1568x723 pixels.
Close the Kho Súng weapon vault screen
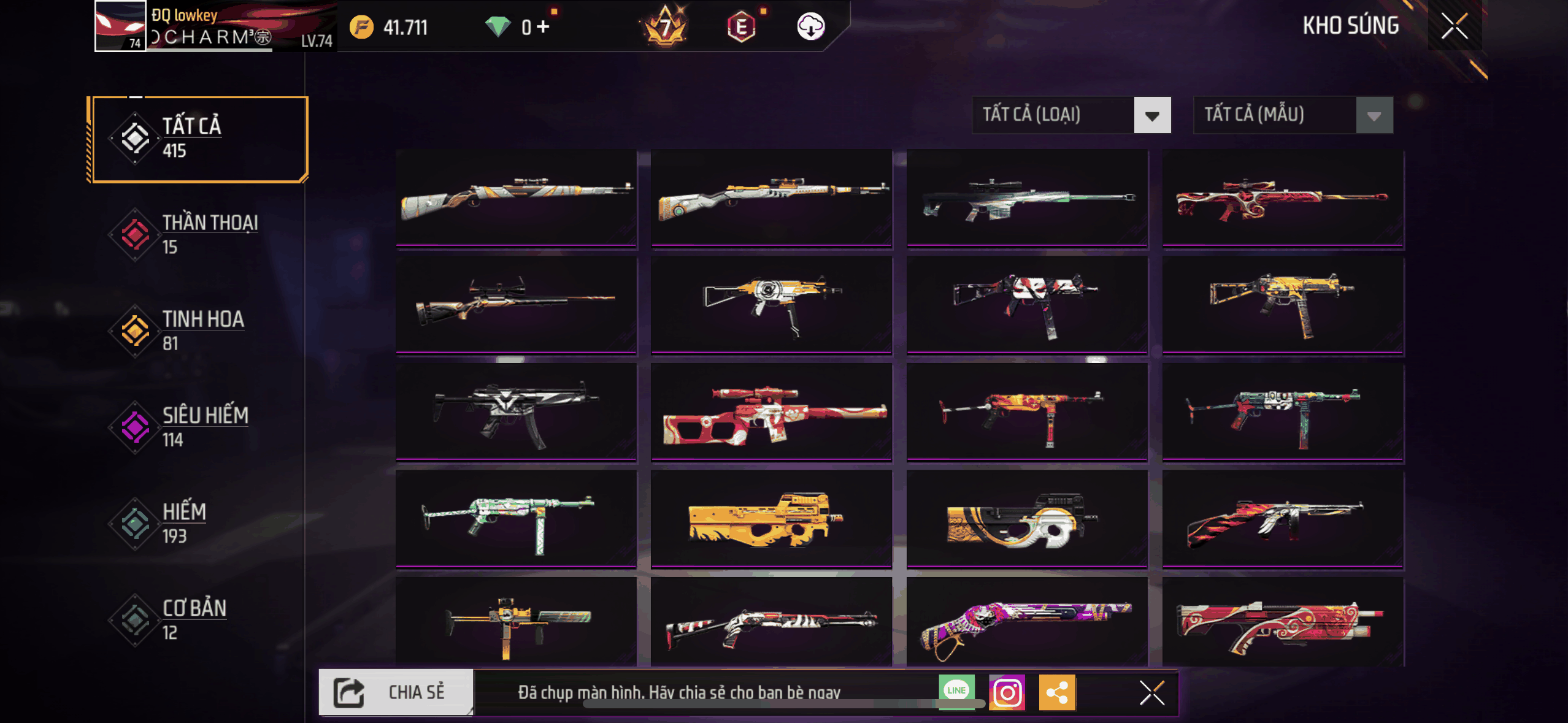tap(1454, 26)
